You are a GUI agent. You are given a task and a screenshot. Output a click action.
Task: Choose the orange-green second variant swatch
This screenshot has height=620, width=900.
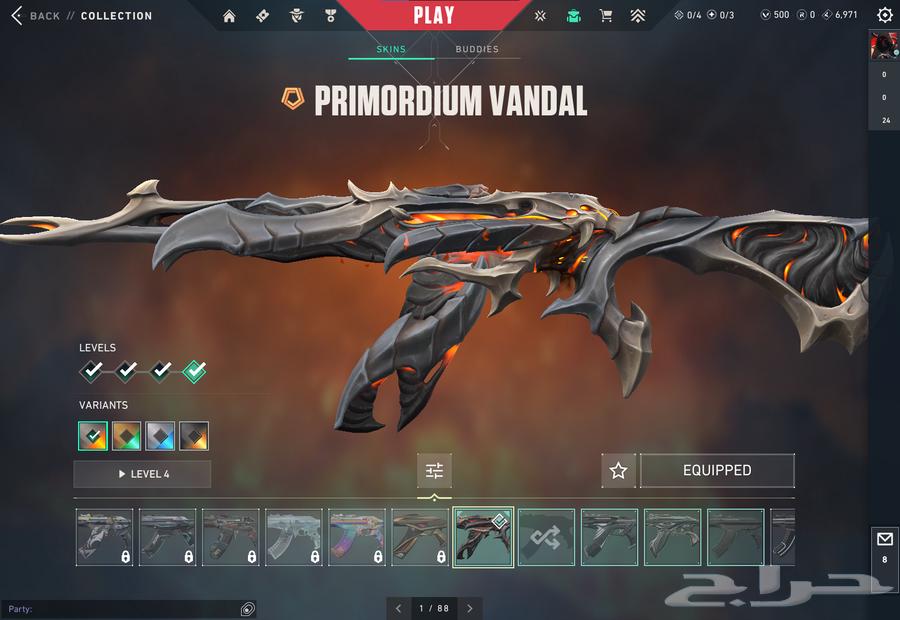[127, 436]
